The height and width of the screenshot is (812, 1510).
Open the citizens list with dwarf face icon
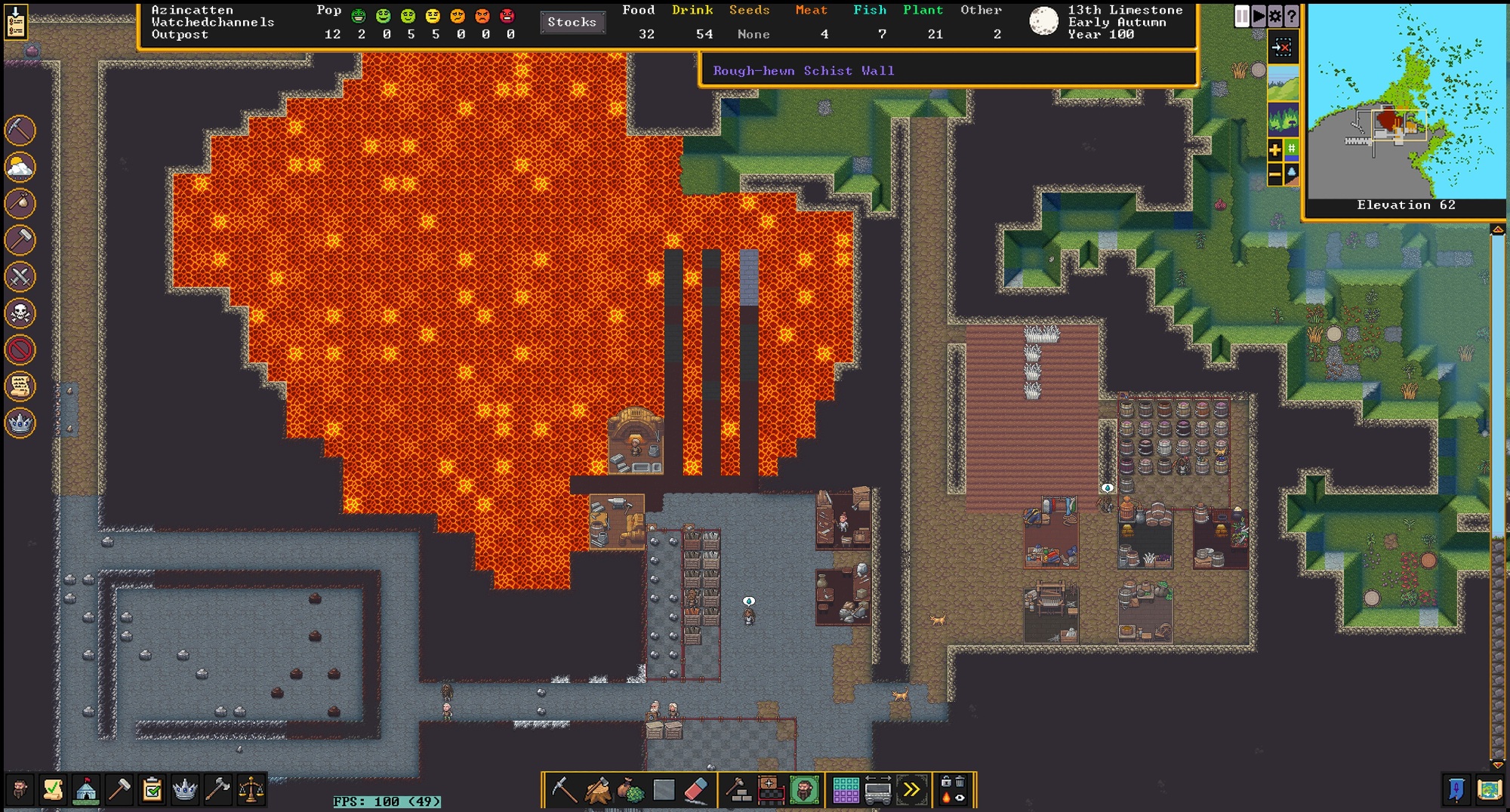[20, 789]
